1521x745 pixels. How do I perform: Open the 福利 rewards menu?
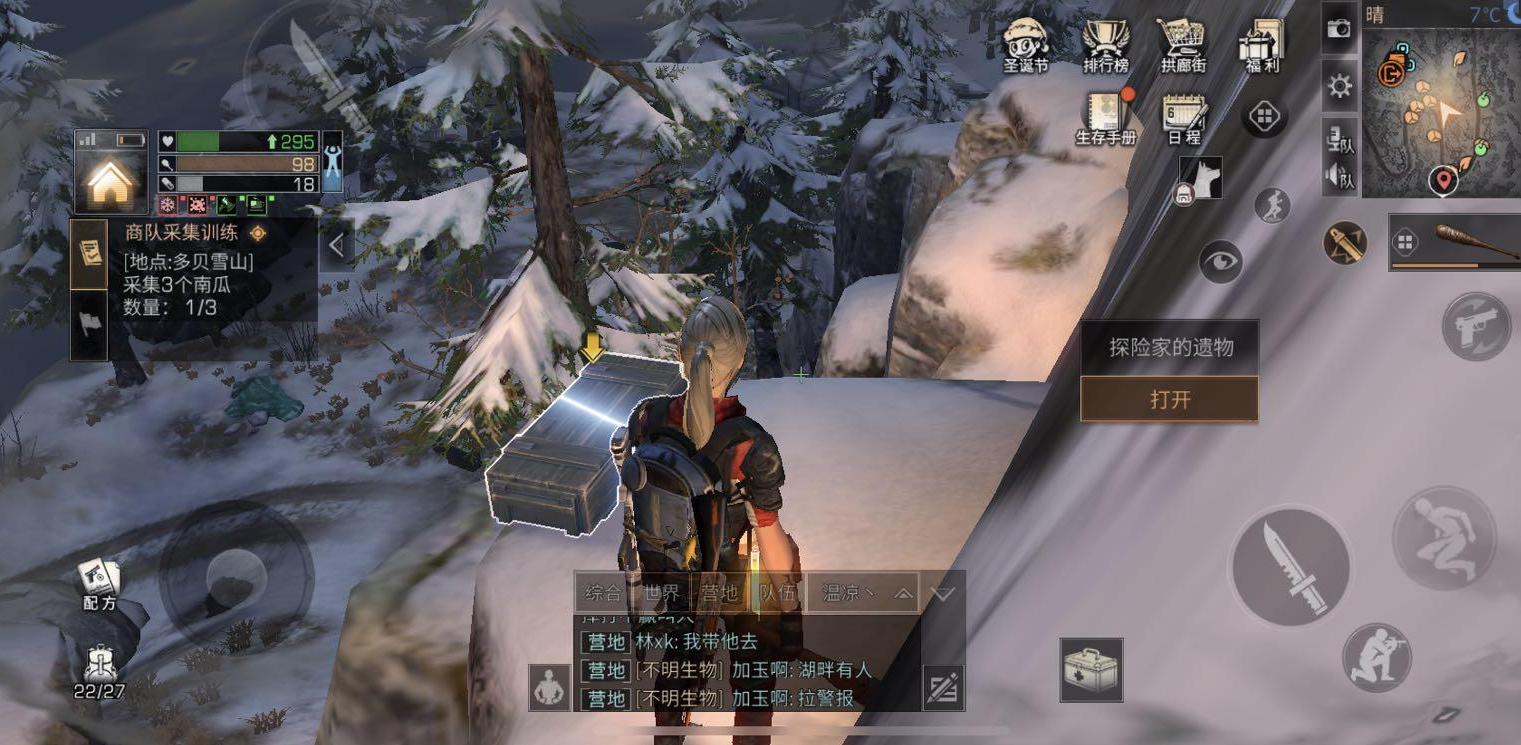point(1262,44)
